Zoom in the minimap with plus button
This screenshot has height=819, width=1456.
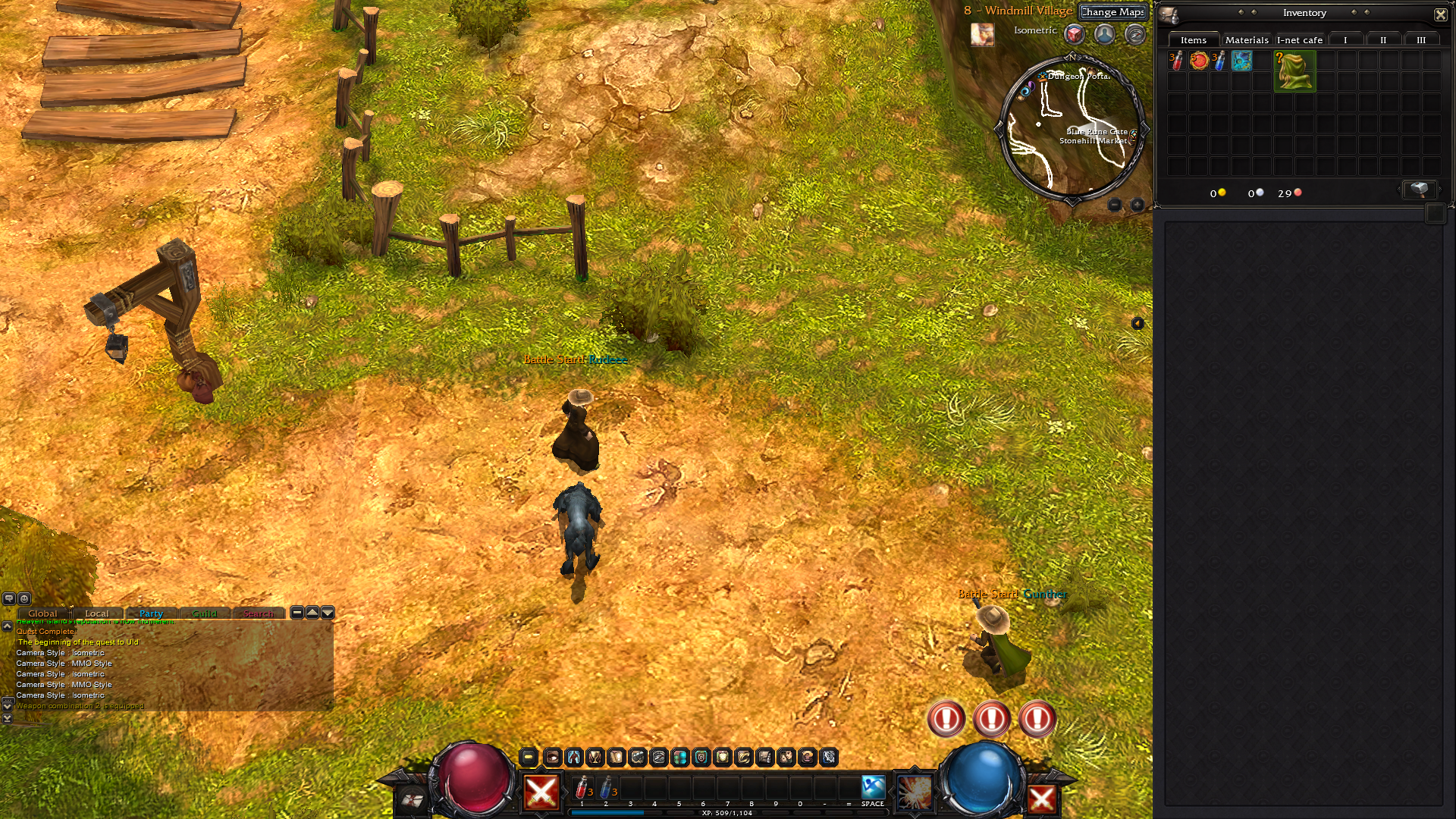tap(1137, 205)
